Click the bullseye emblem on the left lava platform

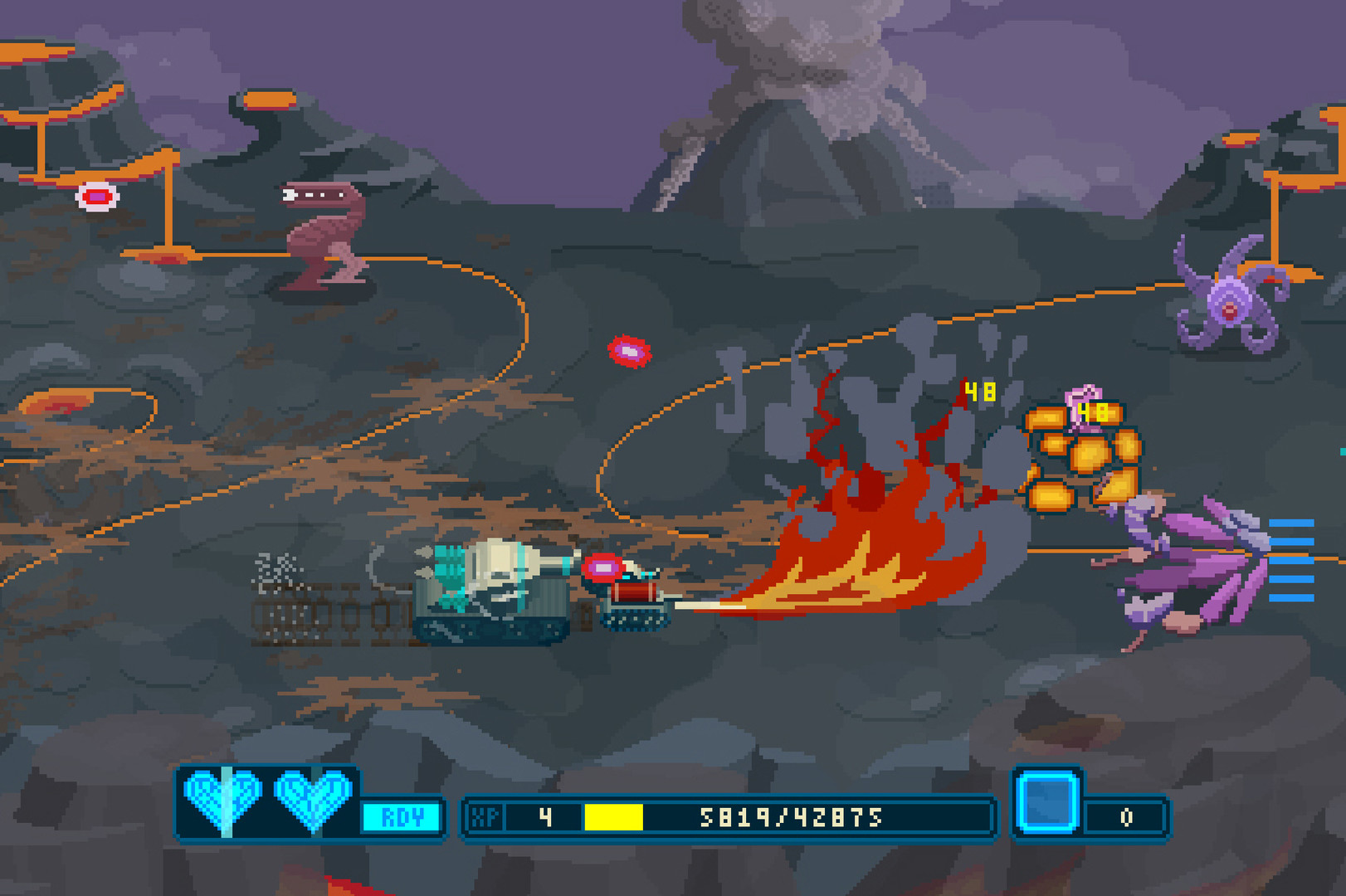coord(96,196)
